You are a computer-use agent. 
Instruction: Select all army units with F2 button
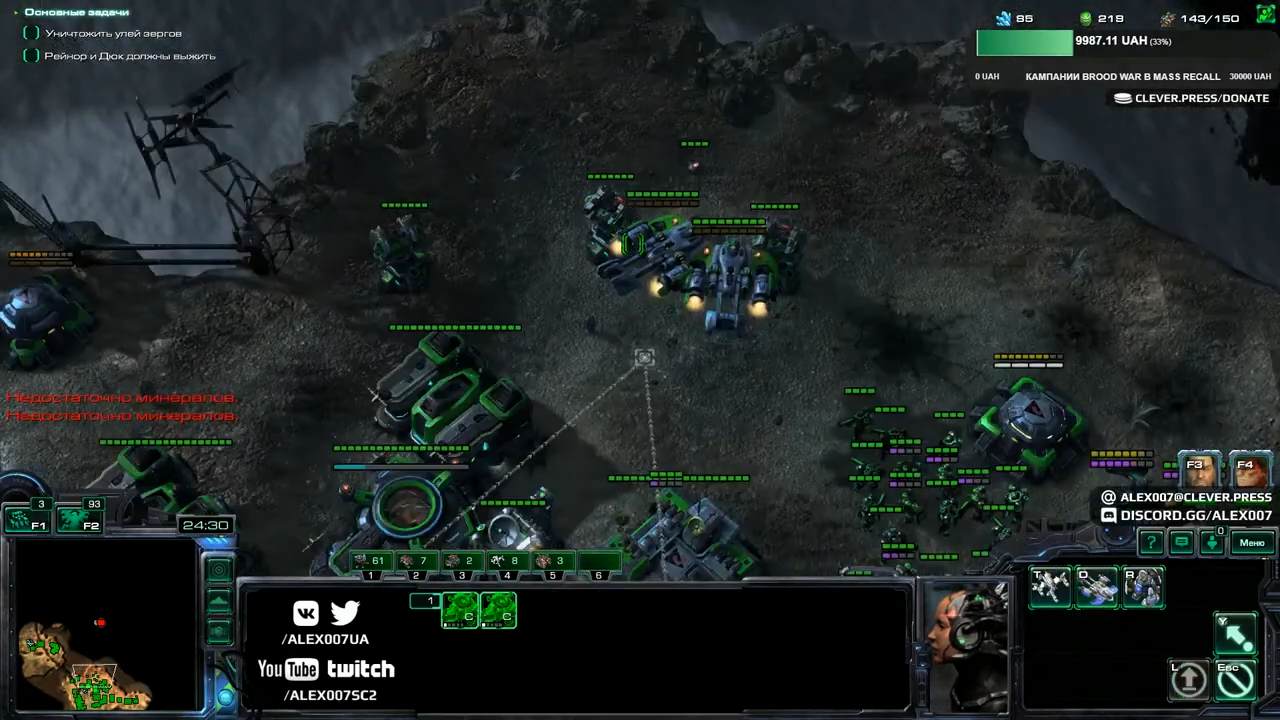tap(80, 519)
